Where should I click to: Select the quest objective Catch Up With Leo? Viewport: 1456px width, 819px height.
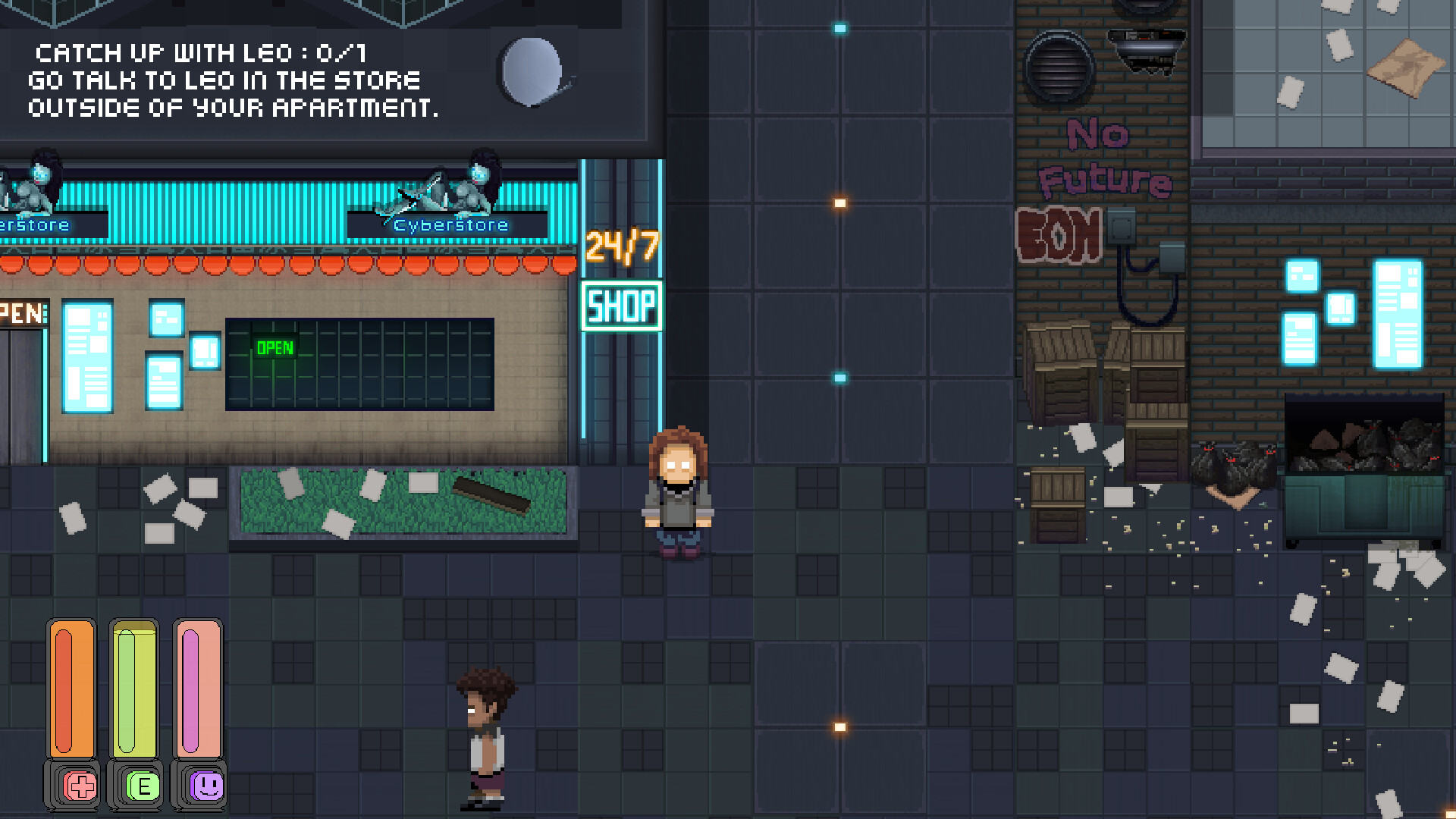199,54
